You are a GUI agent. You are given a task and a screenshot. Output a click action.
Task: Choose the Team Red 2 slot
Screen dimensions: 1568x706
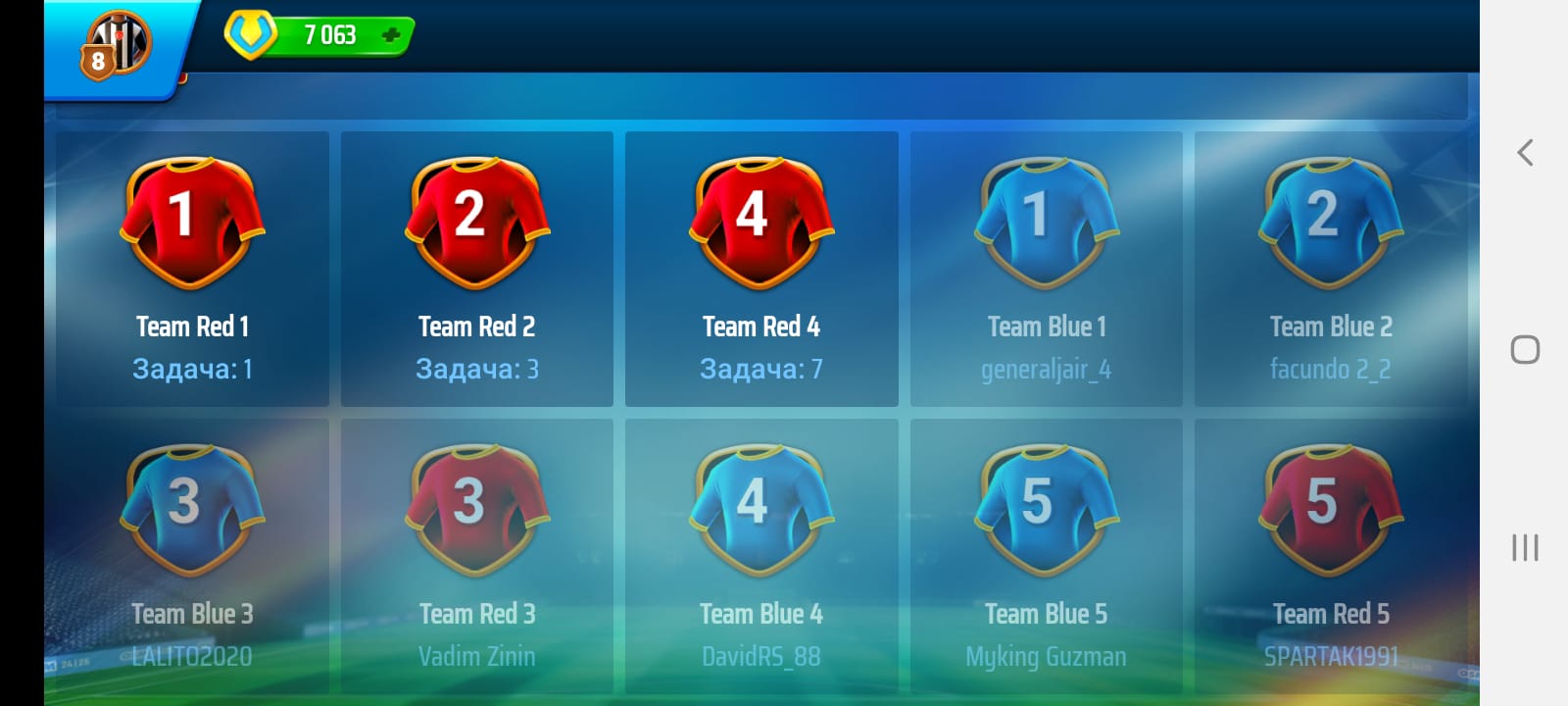coord(477,268)
